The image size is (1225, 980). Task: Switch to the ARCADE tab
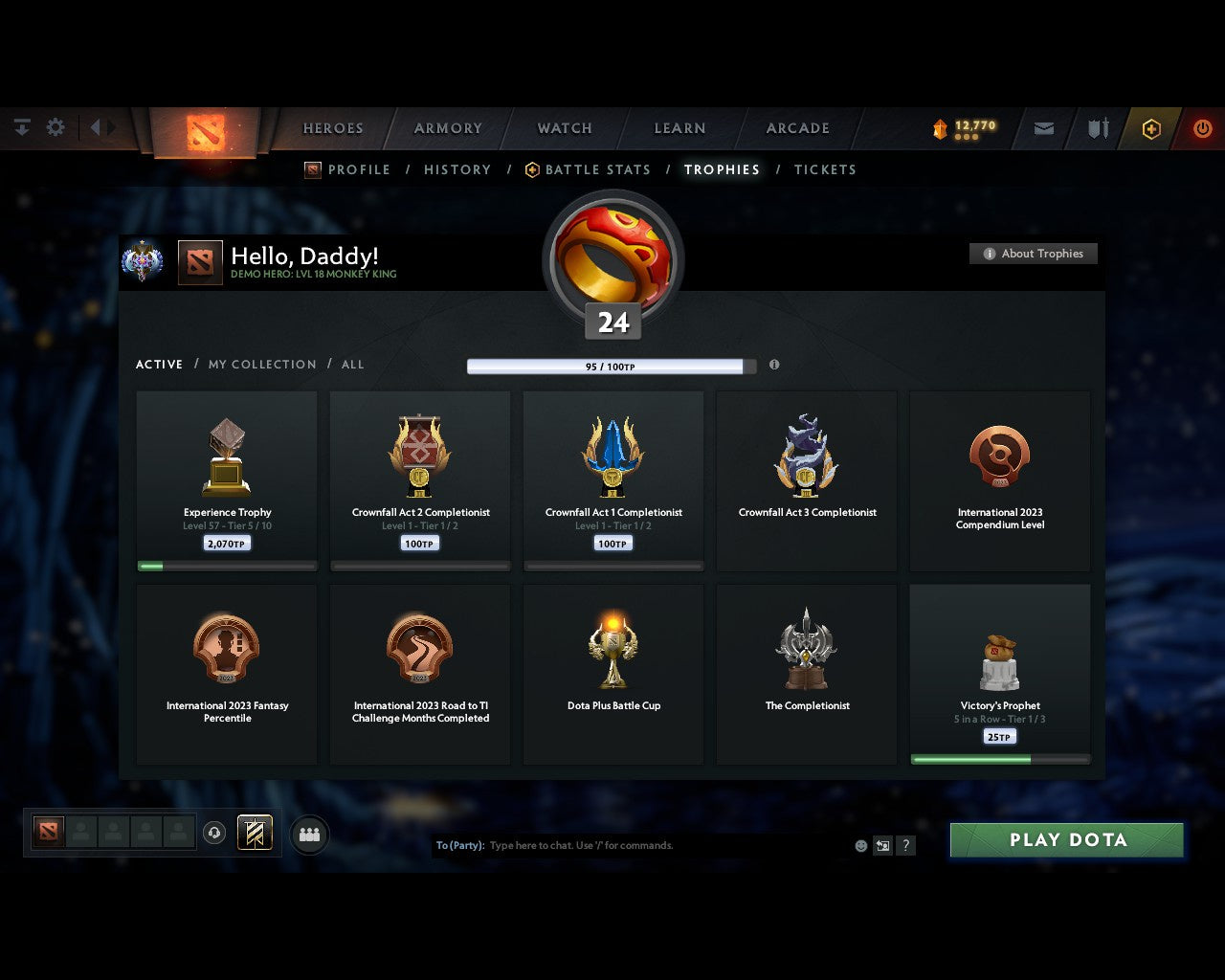797,128
